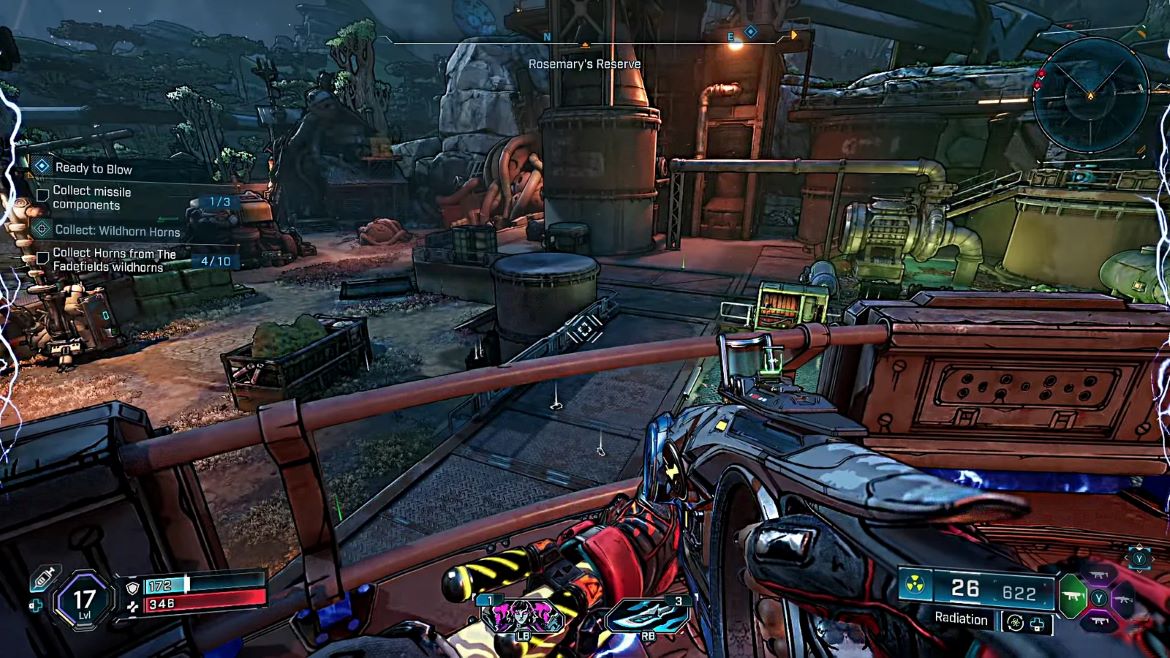1170x658 pixels.
Task: Tick the Collect missile components objective checkbox
Action: click(43, 194)
